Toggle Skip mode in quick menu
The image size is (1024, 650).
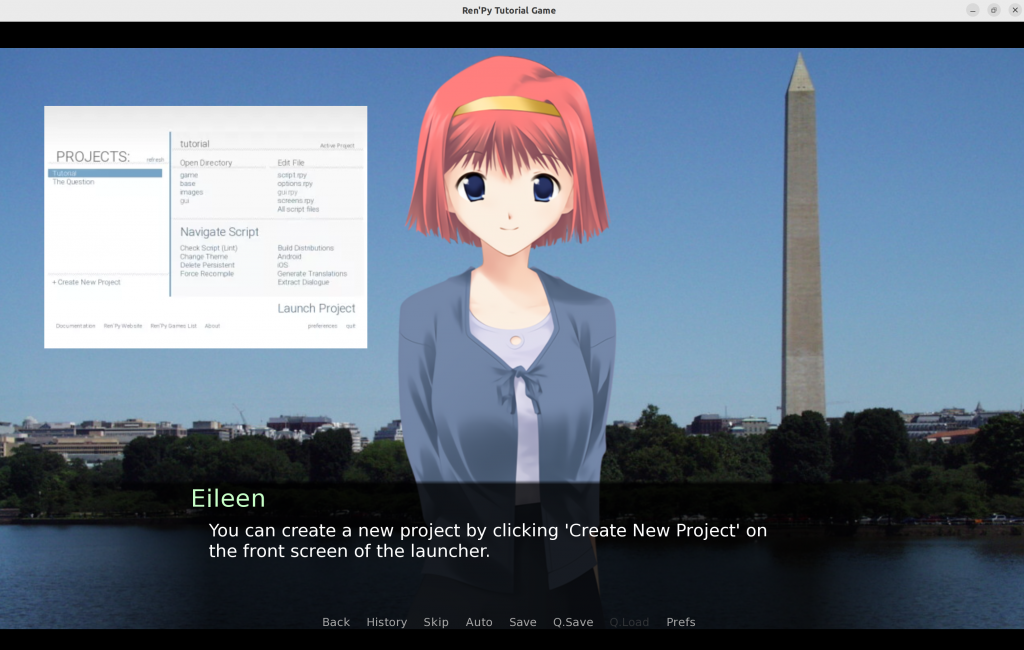pyautogui.click(x=436, y=622)
